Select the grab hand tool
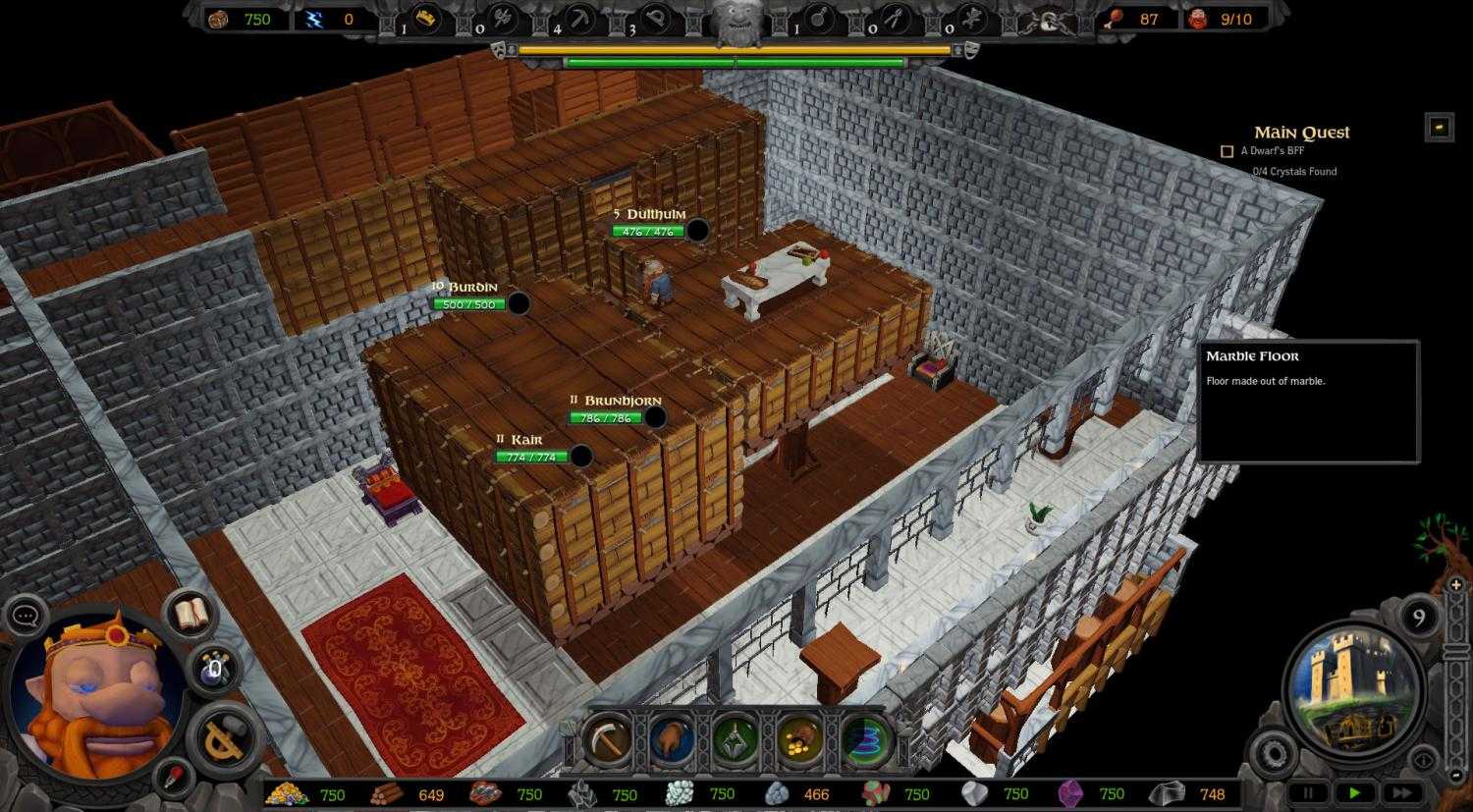 (673, 741)
